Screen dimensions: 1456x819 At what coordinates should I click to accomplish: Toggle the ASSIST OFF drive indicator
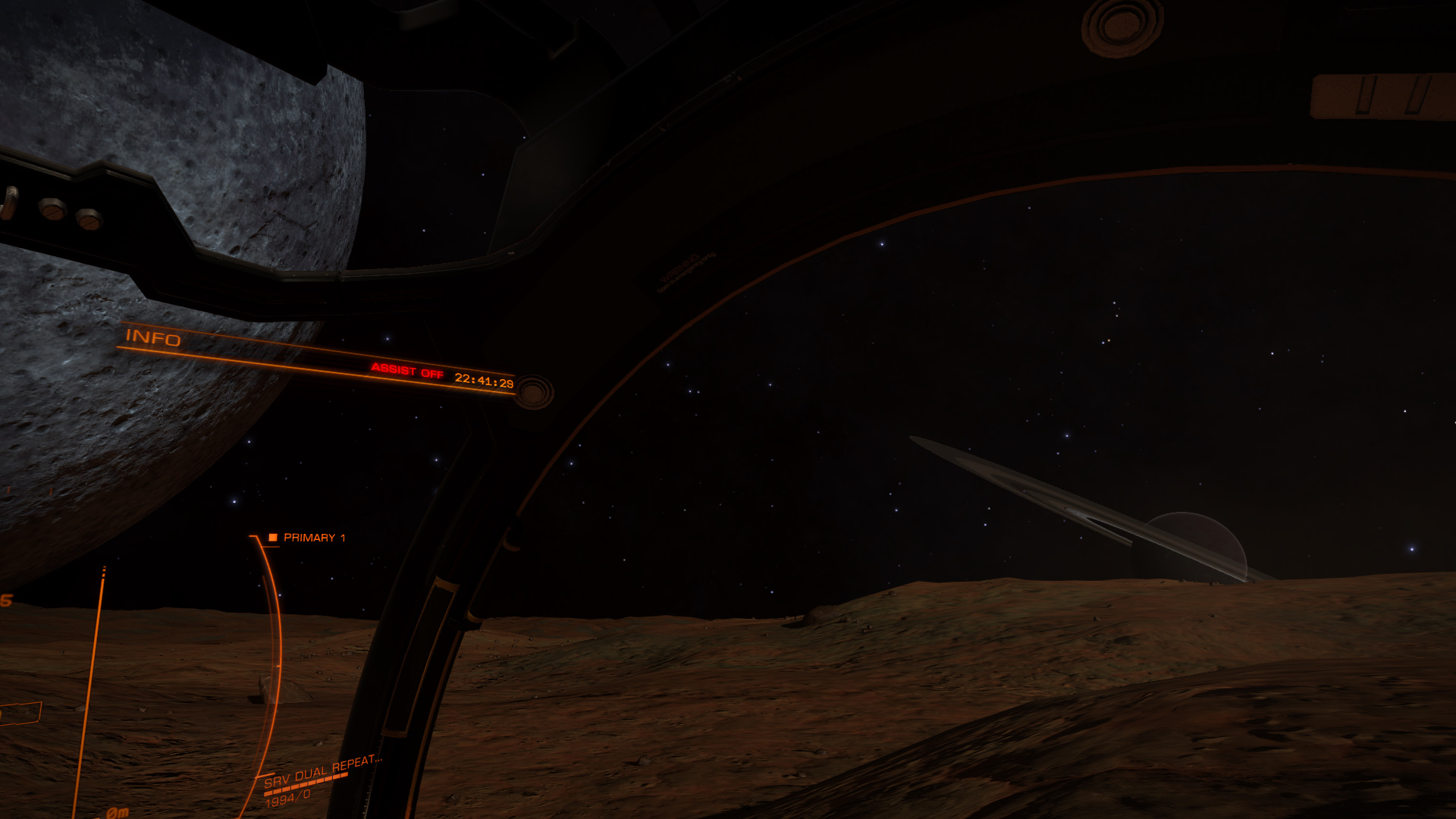click(x=407, y=371)
